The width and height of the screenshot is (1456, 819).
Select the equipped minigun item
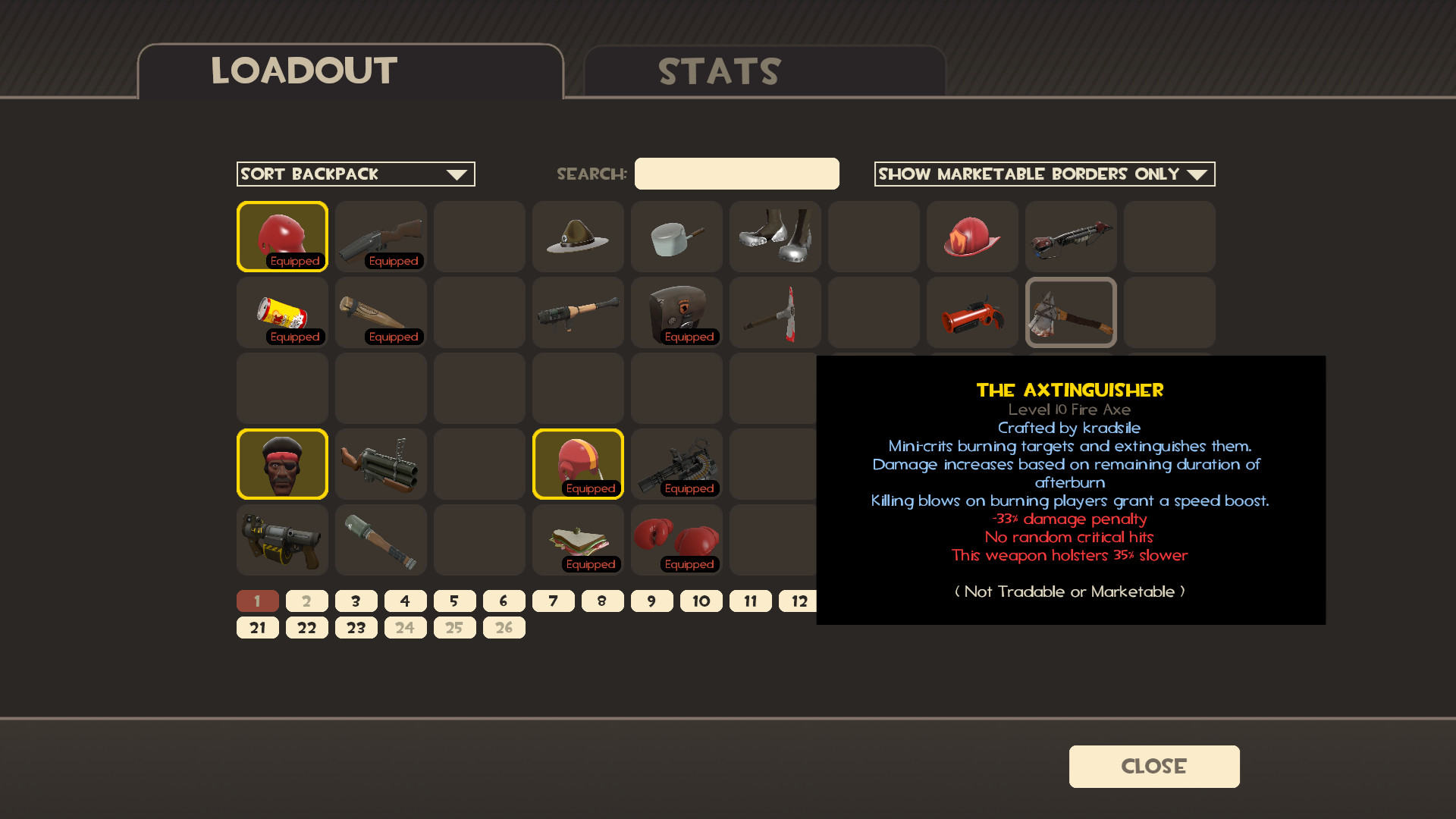pyautogui.click(x=676, y=463)
